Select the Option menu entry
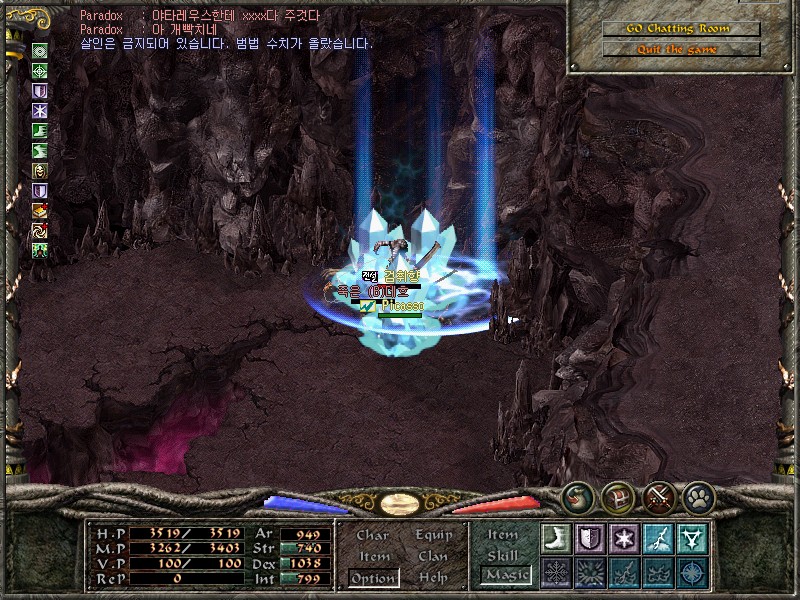Viewport: 800px width, 600px height. (x=373, y=578)
